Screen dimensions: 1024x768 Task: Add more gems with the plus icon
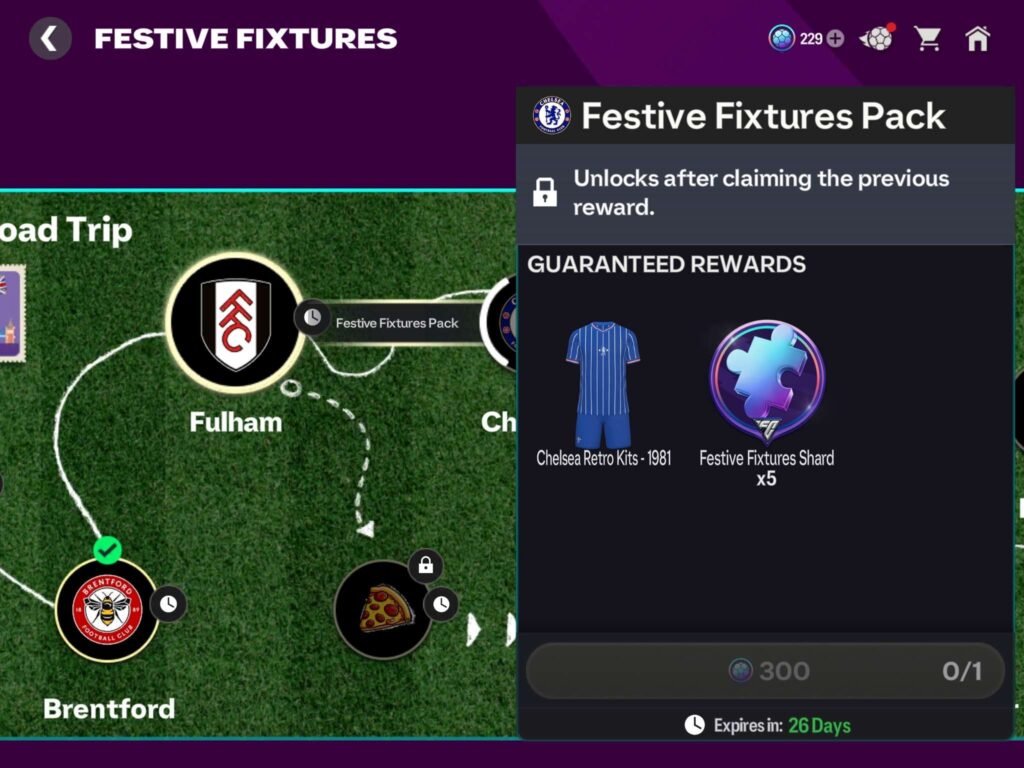(836, 39)
